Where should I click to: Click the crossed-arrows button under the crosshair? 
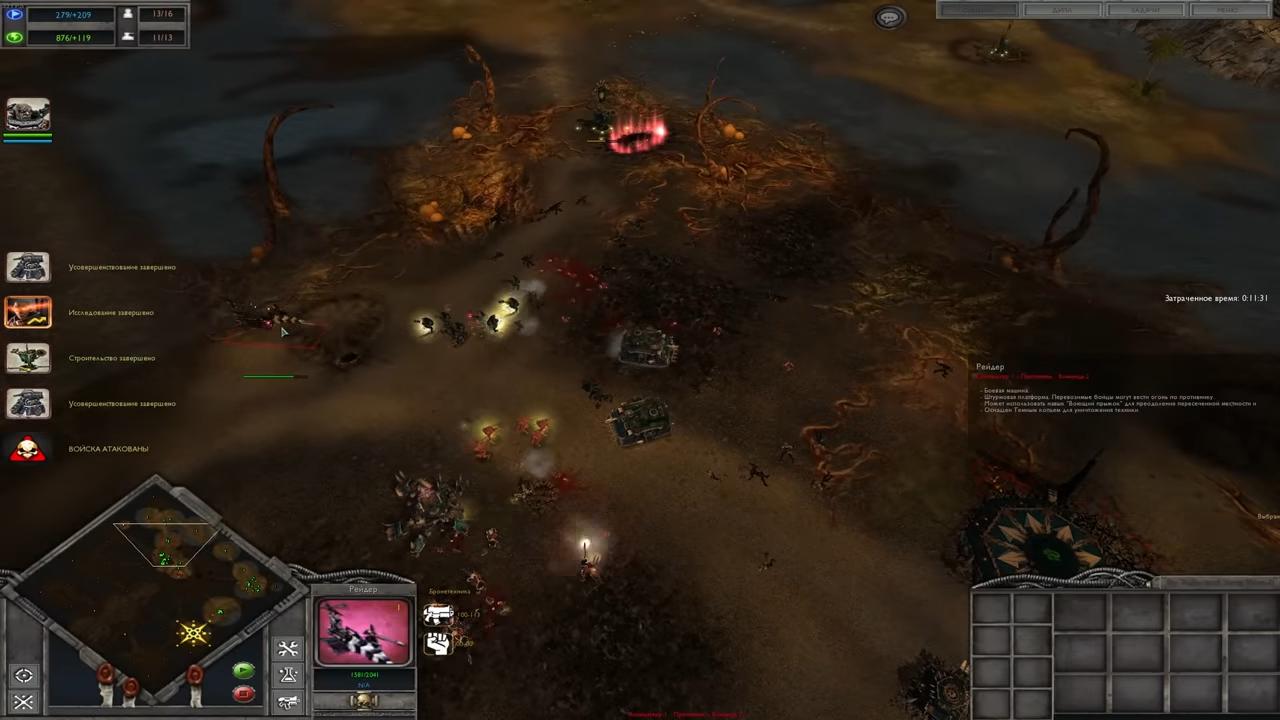24,702
